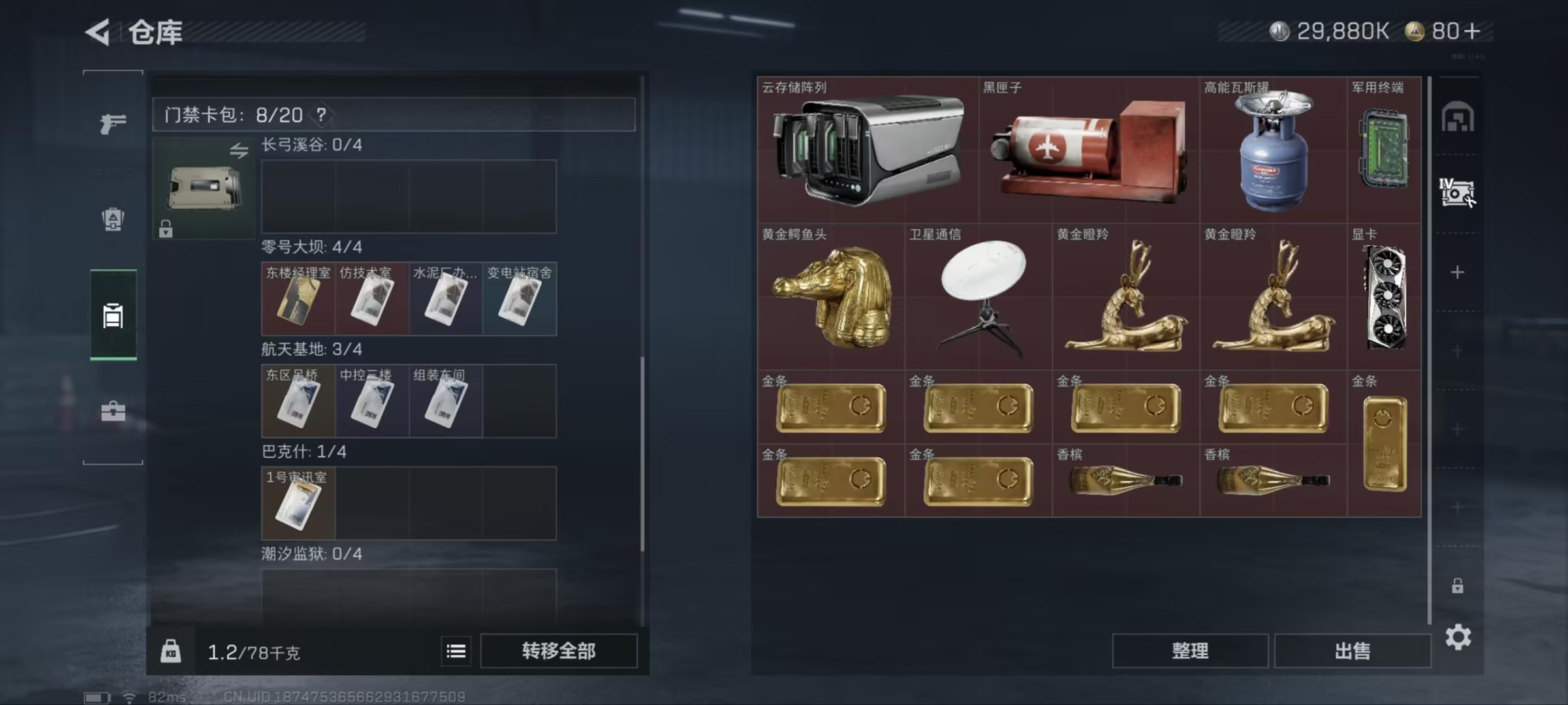Click the KG weight bag icon

tap(171, 652)
